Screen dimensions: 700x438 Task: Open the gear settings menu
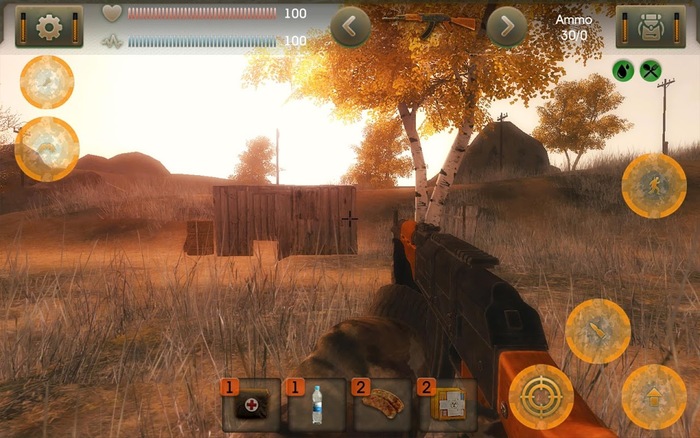point(49,26)
